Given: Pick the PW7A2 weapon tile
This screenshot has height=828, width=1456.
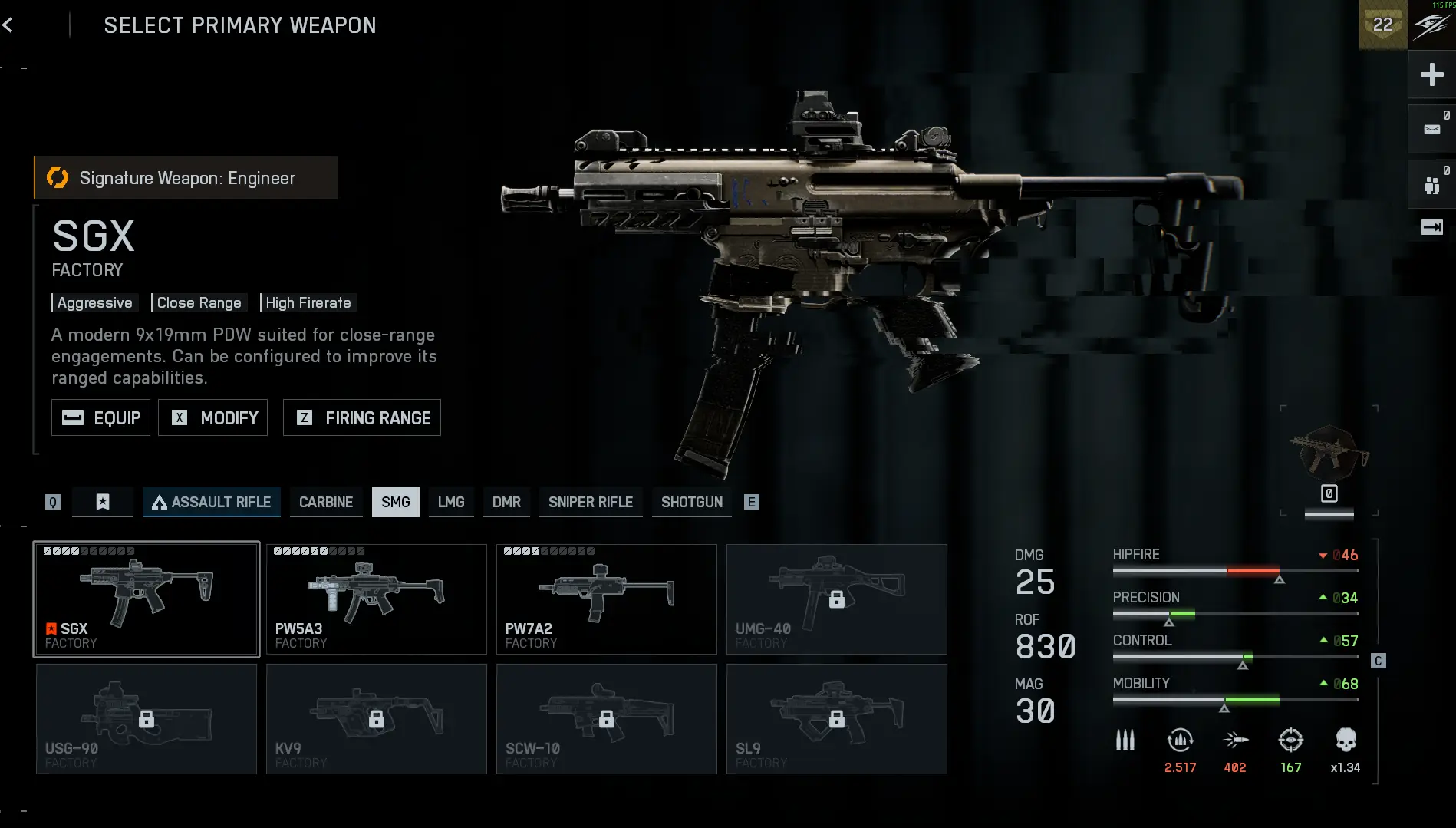Looking at the screenshot, I should 607,599.
